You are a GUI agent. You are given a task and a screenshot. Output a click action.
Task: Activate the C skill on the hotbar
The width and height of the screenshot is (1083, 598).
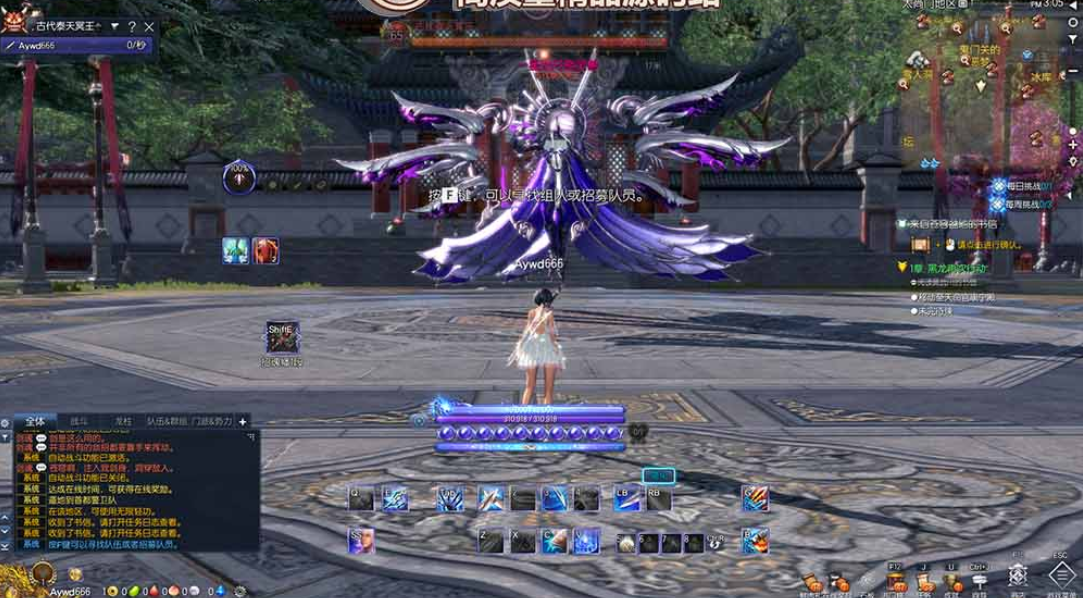553,541
